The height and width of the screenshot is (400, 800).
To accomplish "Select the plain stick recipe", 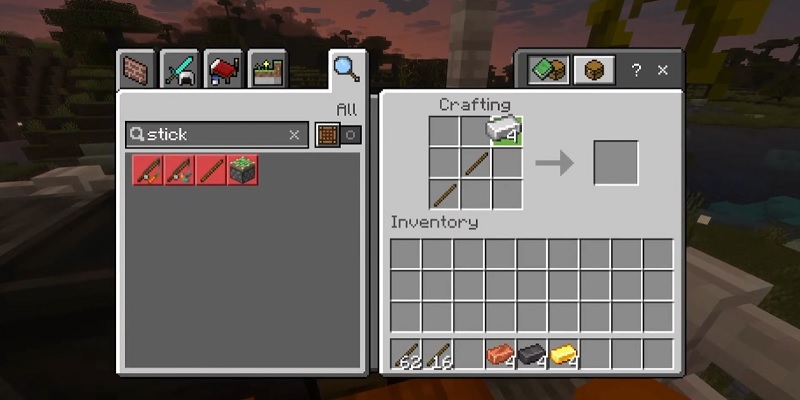I will pos(211,170).
